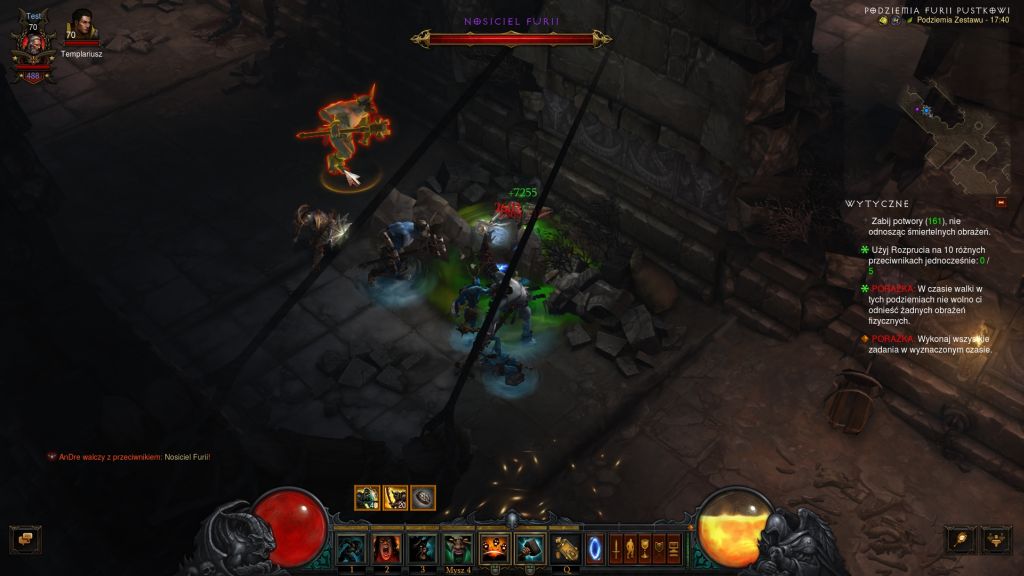Open the blue town portal

coord(595,548)
